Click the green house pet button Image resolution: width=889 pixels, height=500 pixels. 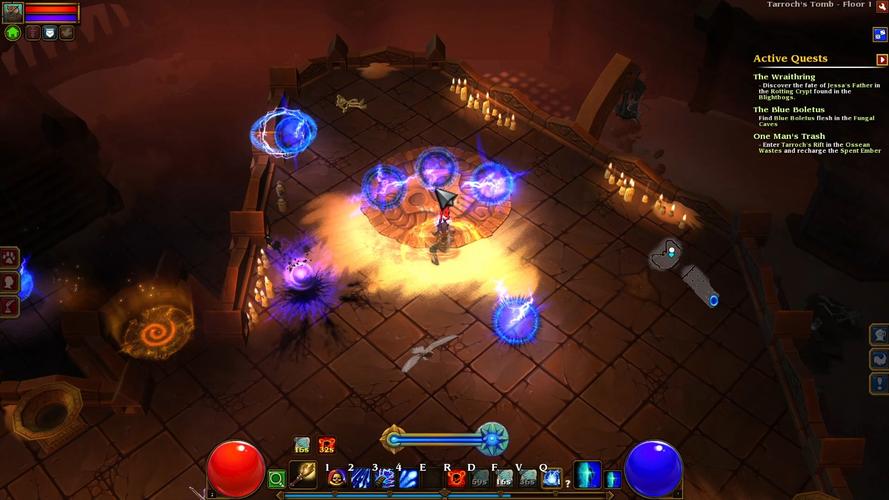(13, 32)
